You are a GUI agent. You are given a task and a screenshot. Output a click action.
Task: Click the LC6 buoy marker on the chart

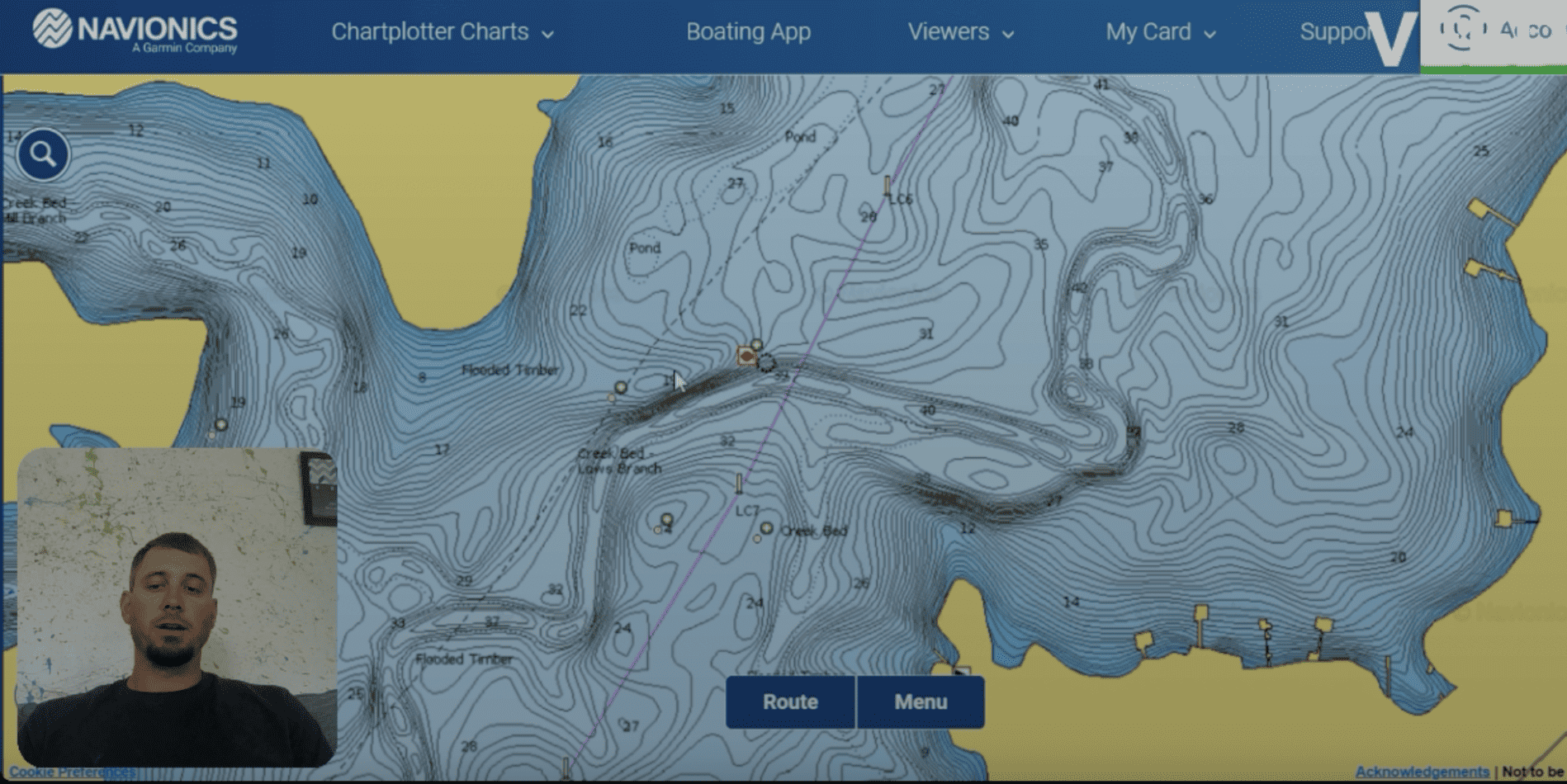coord(888,183)
